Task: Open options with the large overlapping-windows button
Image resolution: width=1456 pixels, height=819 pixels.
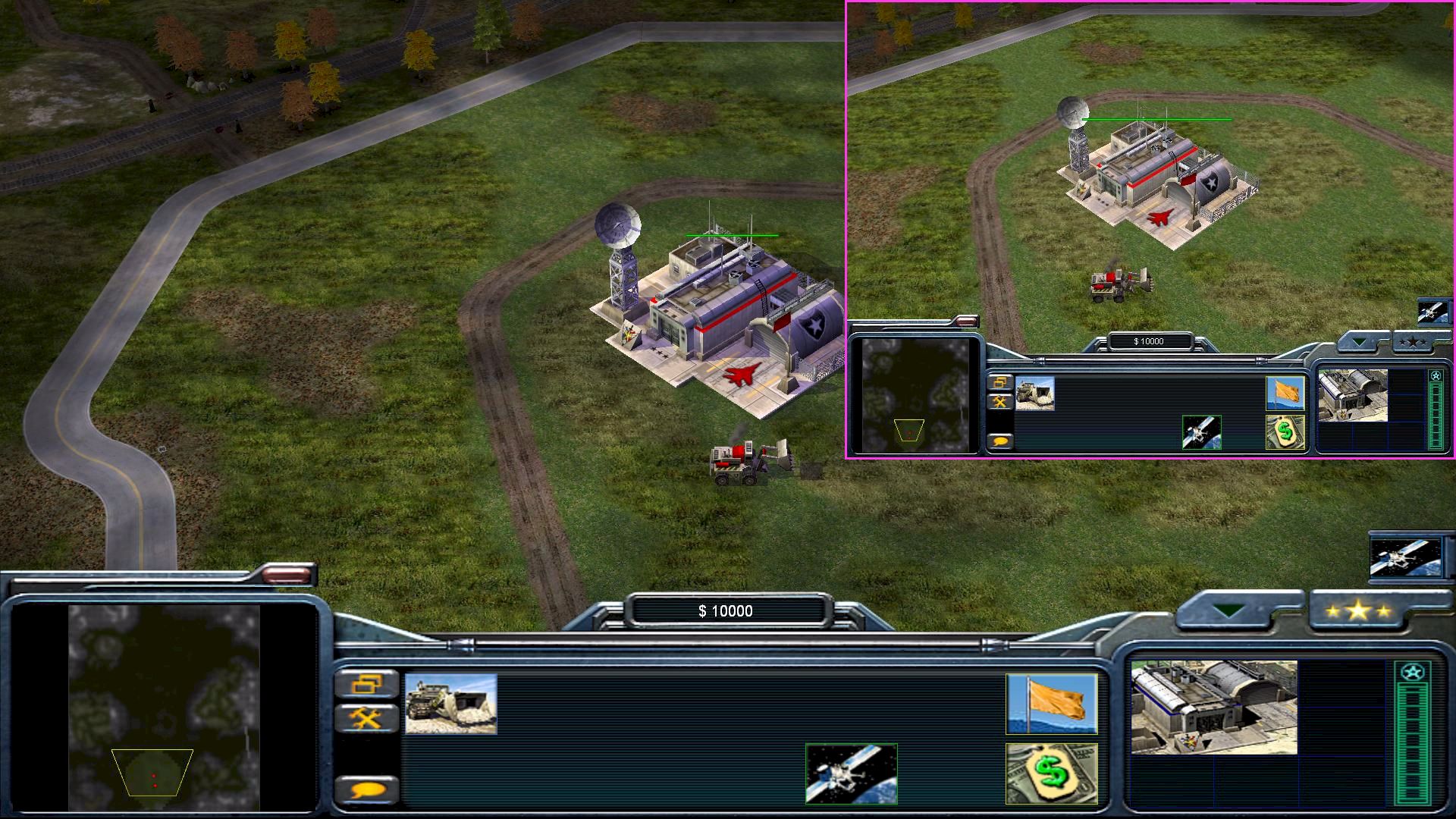Action: point(367,685)
